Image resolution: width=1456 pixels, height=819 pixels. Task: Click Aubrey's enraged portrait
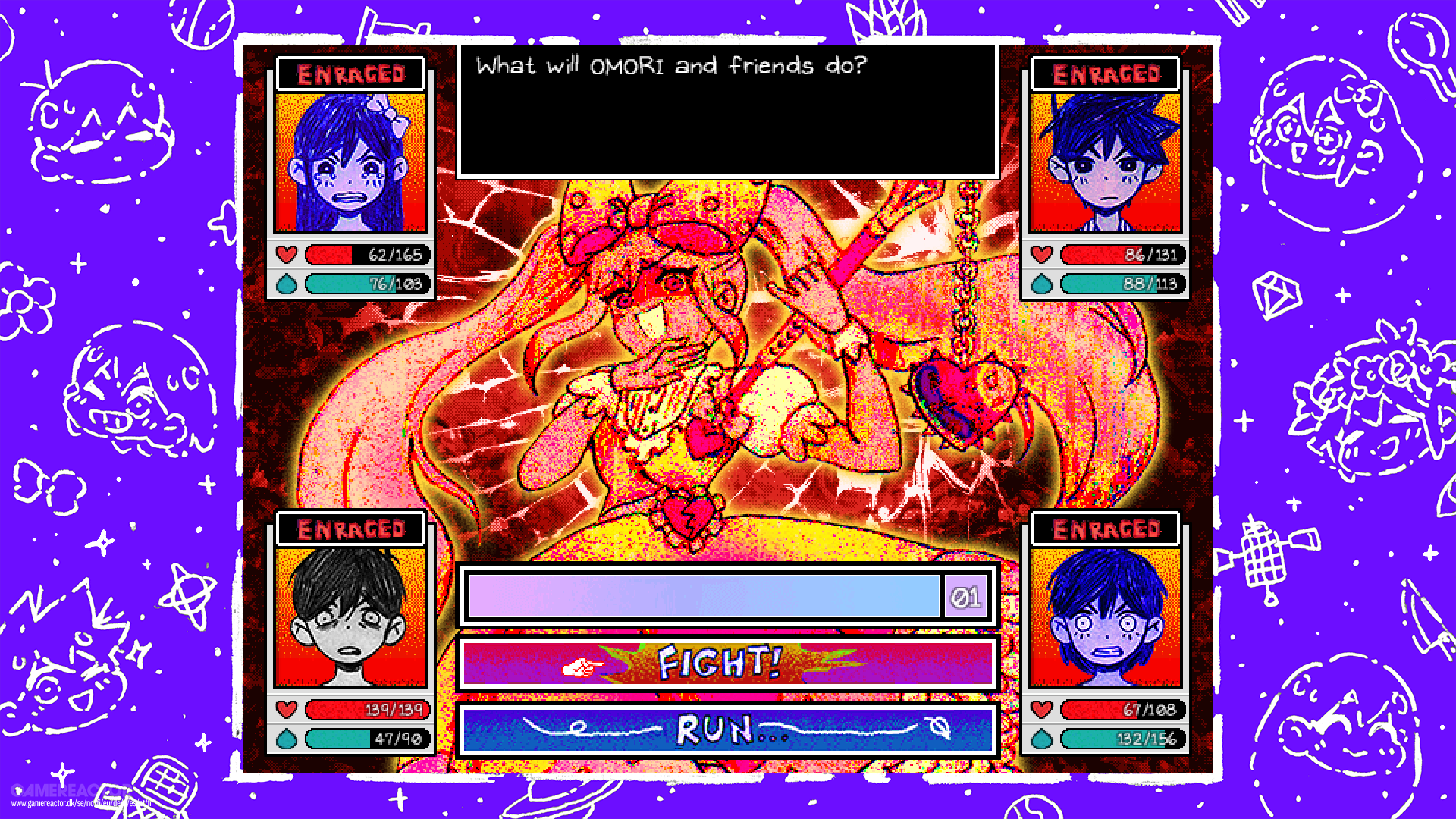tap(350, 162)
